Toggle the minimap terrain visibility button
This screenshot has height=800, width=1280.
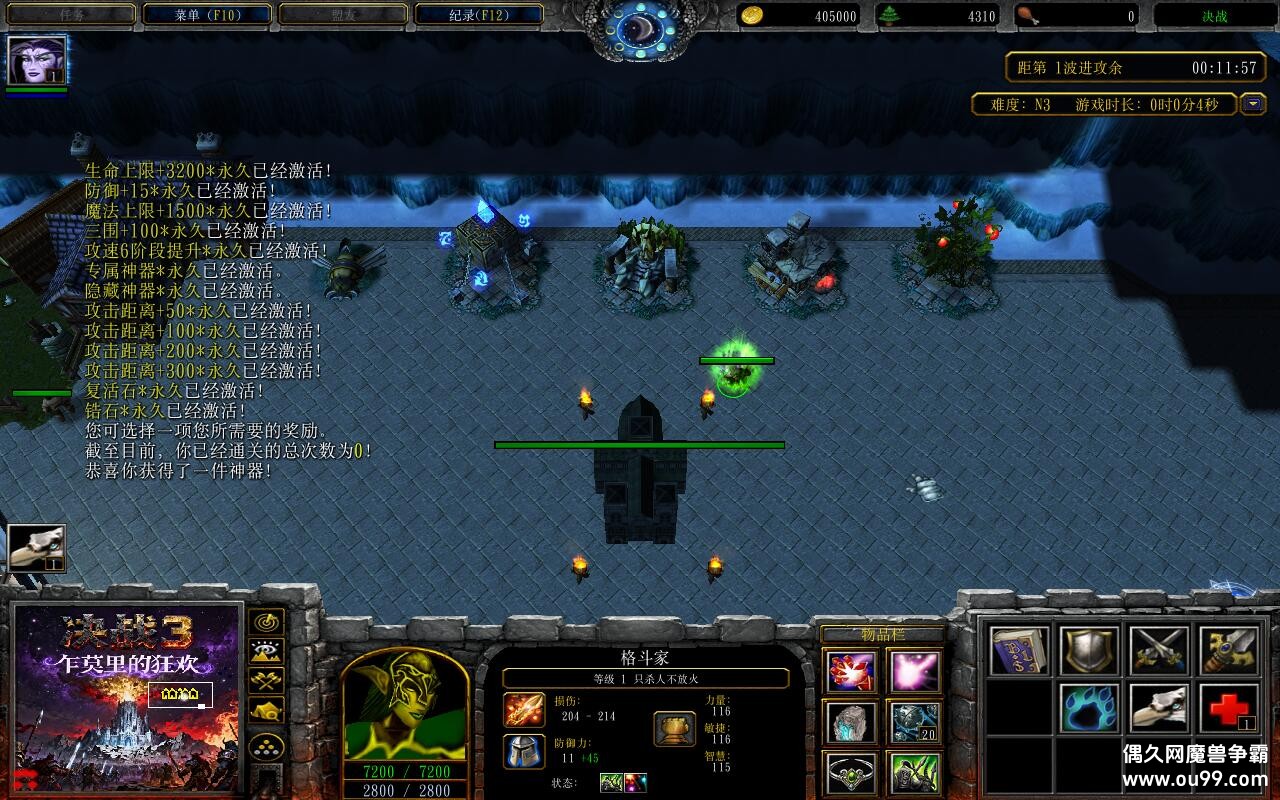[266, 652]
